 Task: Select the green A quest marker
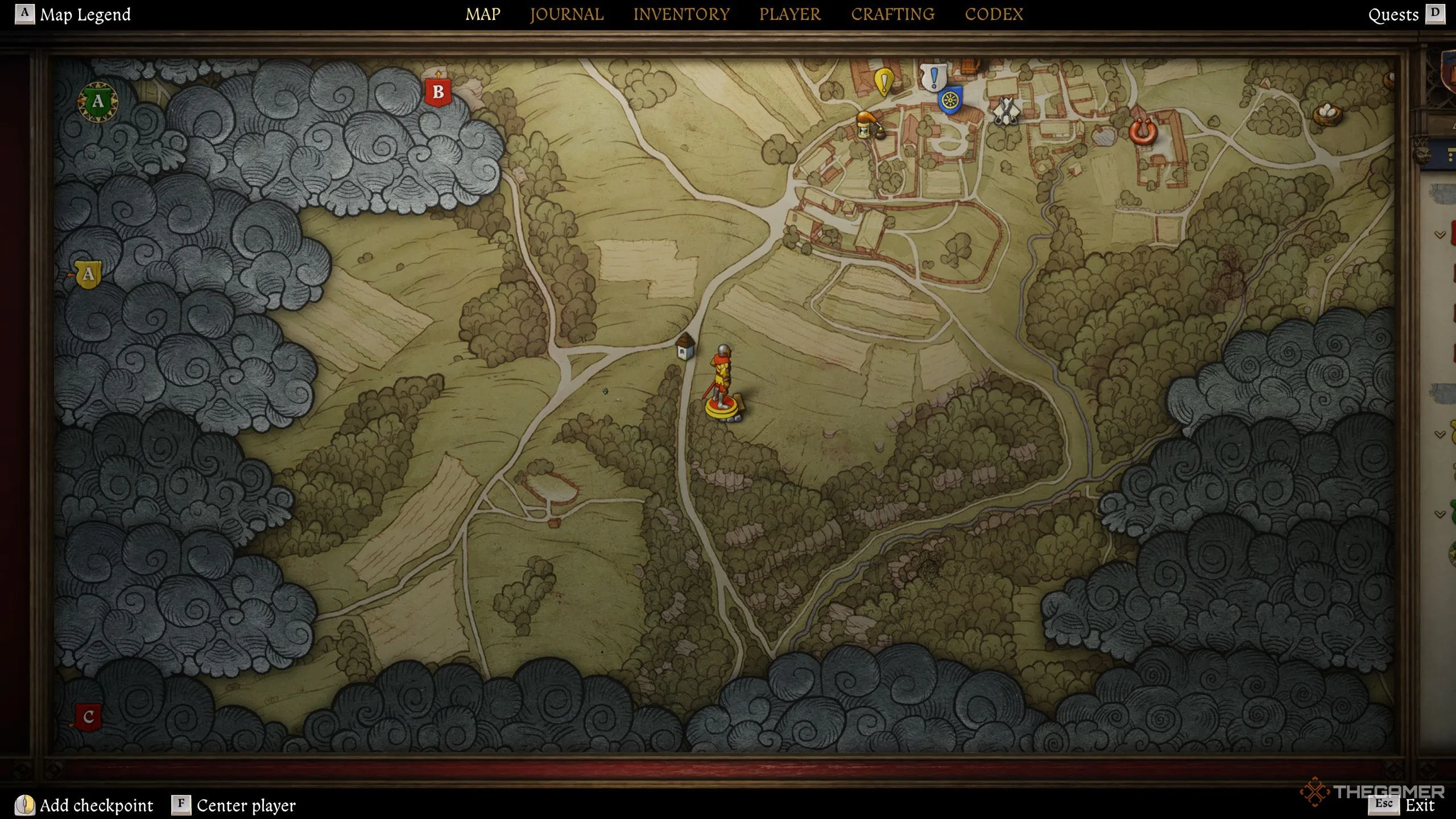coord(98,102)
